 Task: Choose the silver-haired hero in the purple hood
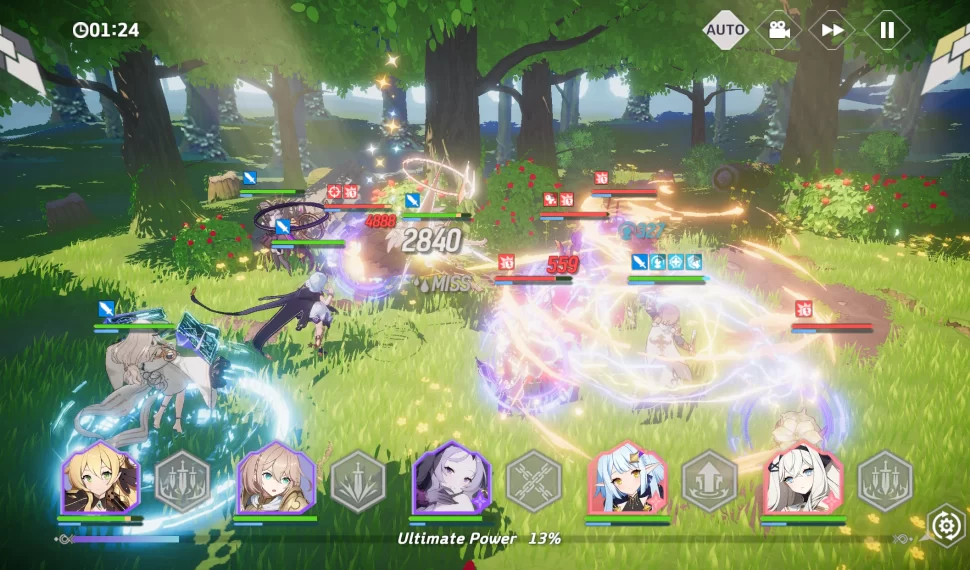tap(451, 479)
